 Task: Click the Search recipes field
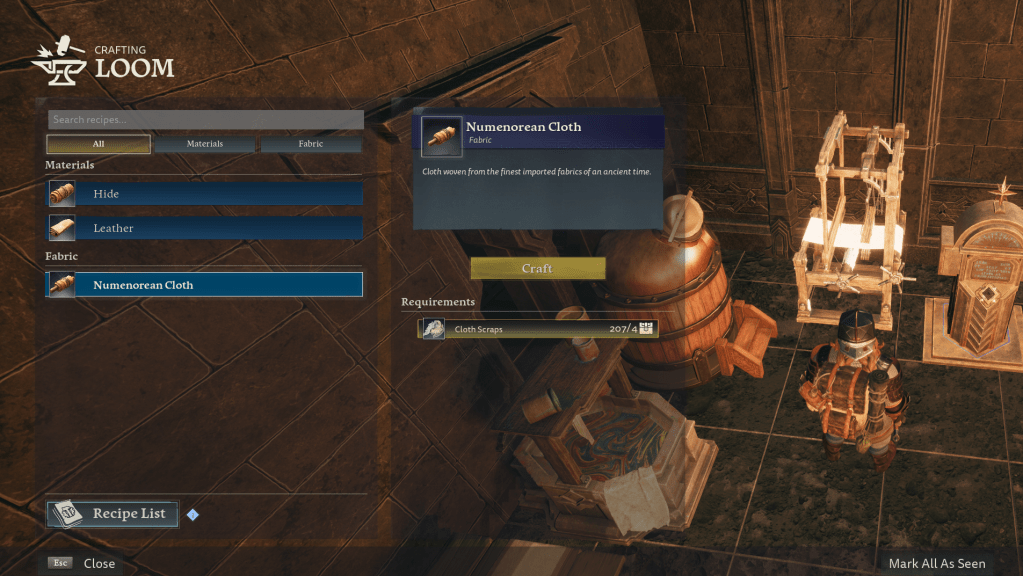click(x=205, y=120)
